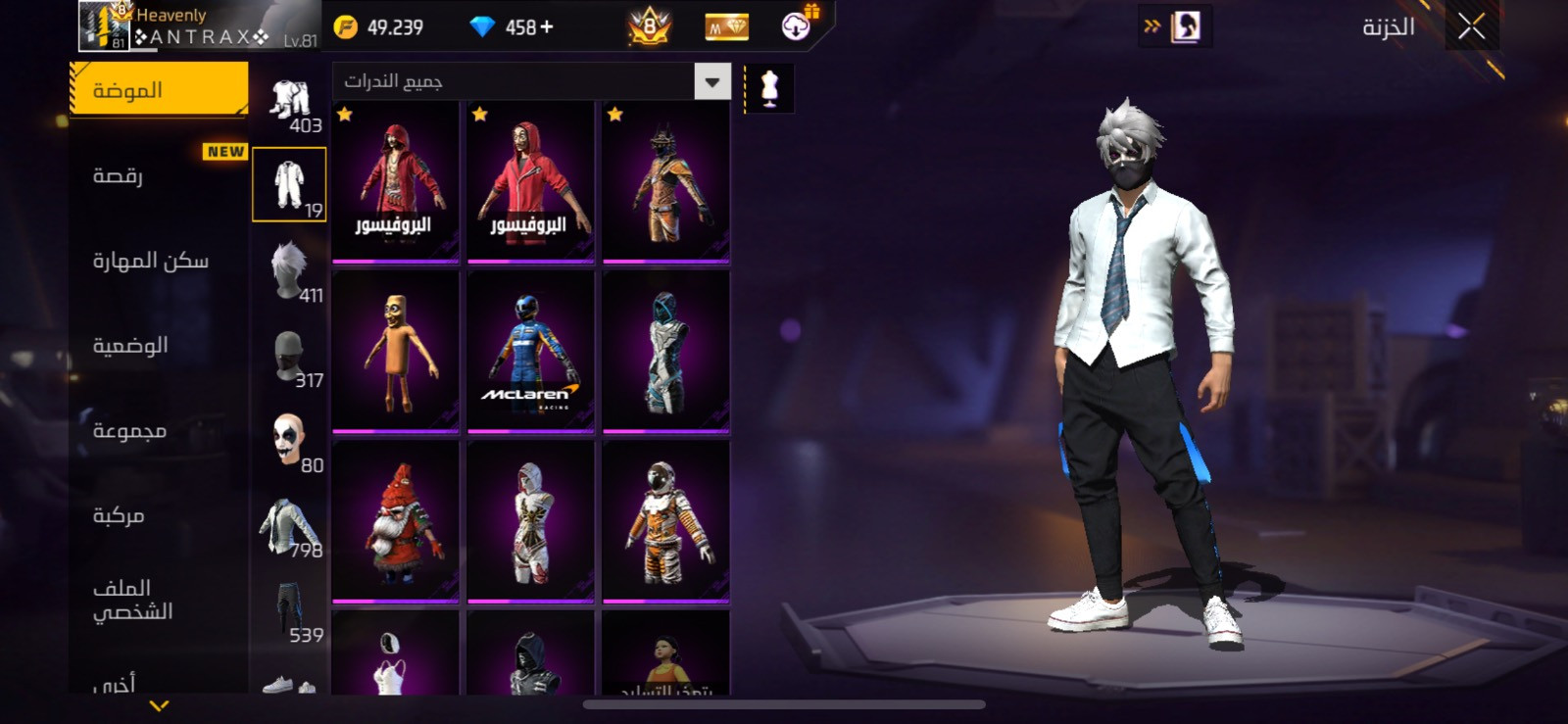Open the الموضة fashion tab
1568x724 pixels.
(159, 90)
